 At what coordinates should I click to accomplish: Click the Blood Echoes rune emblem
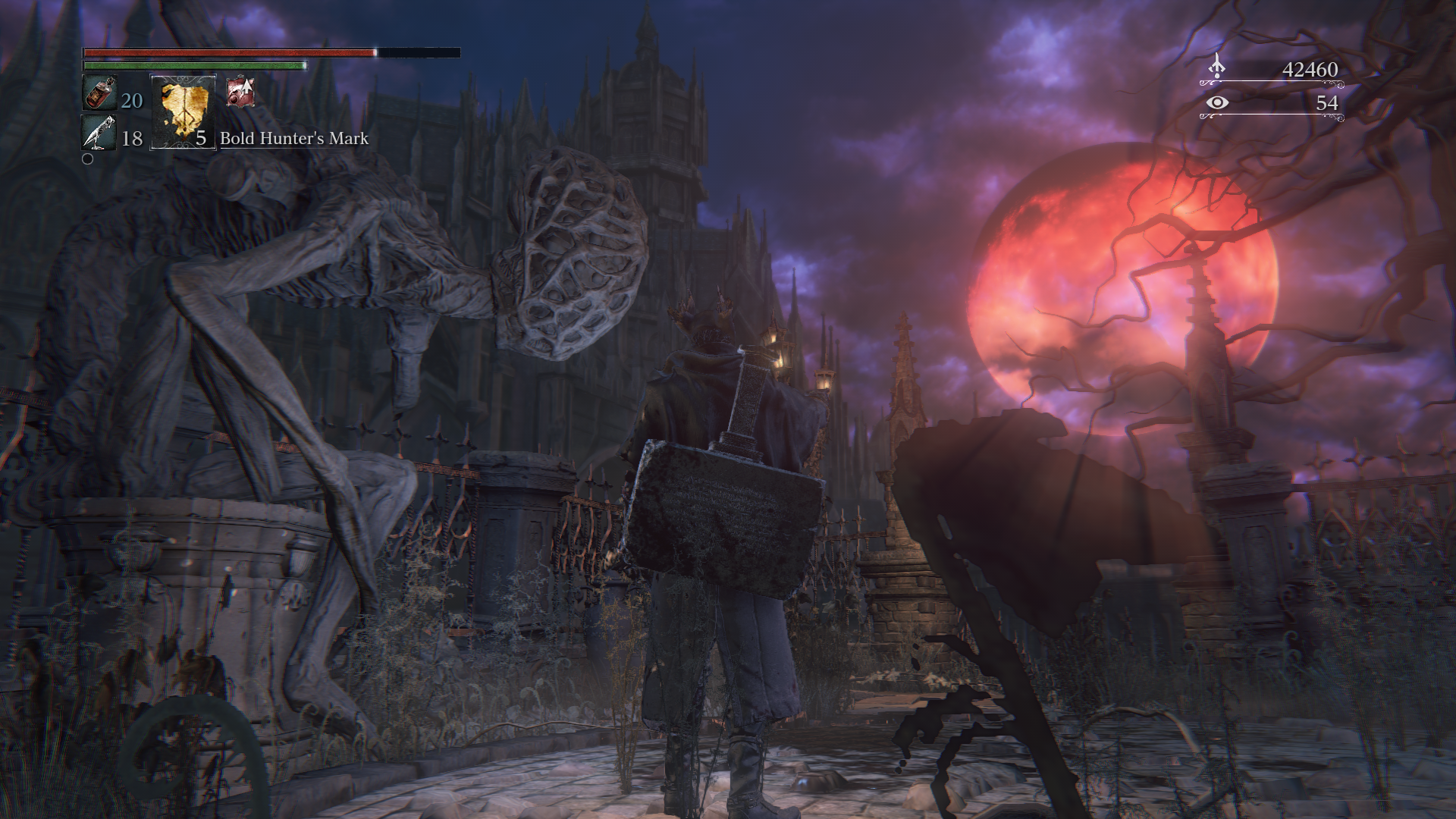coord(1218,68)
